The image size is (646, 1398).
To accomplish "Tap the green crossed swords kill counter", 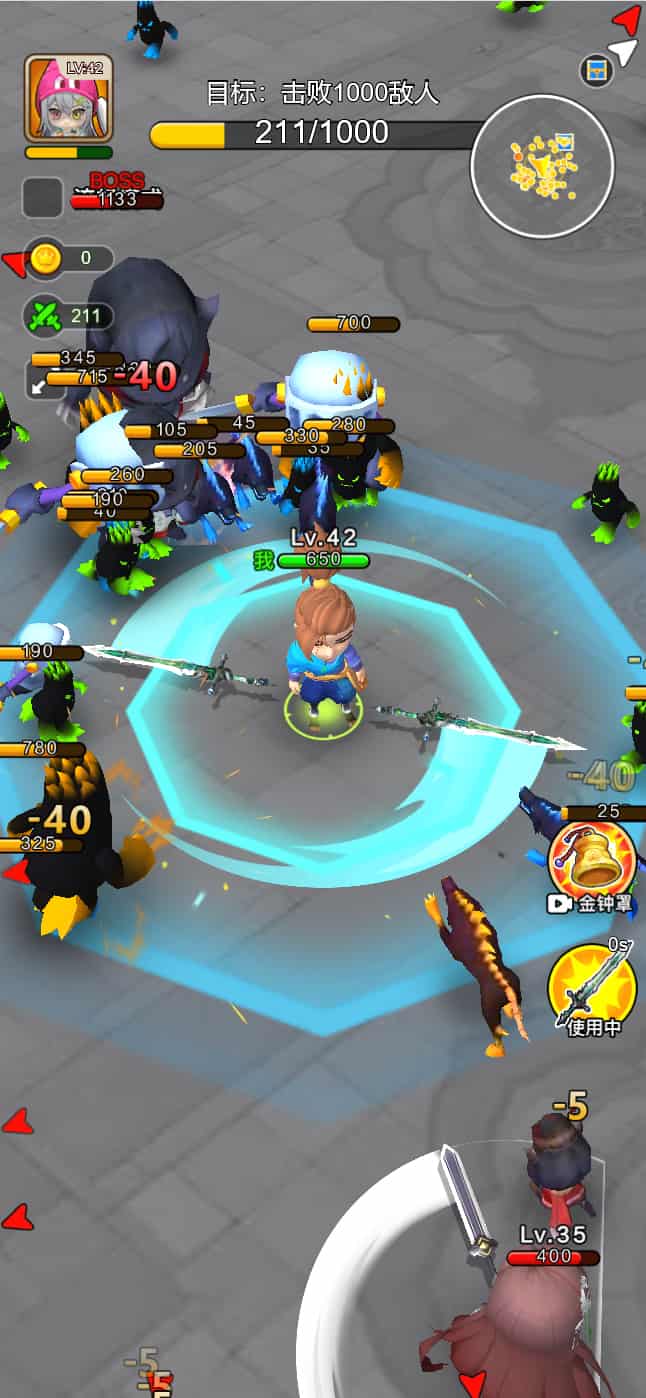I will coord(68,317).
